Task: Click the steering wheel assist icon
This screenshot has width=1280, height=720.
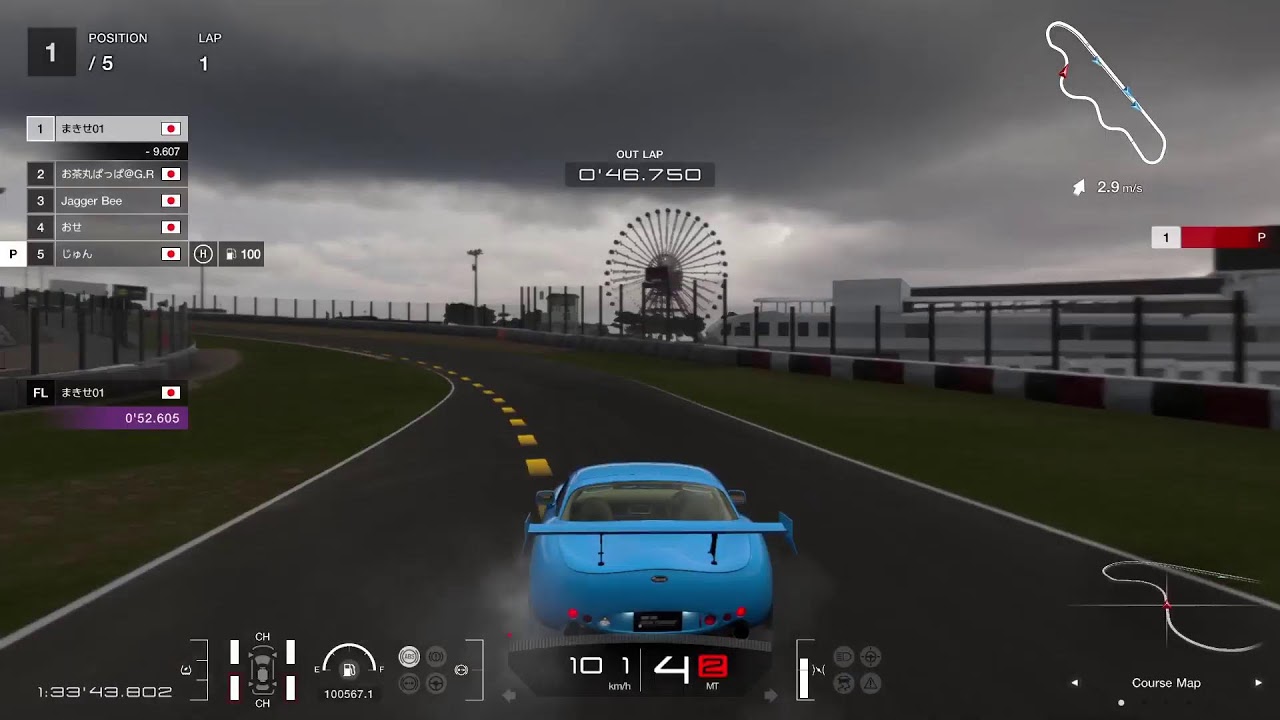Action: click(x=436, y=684)
